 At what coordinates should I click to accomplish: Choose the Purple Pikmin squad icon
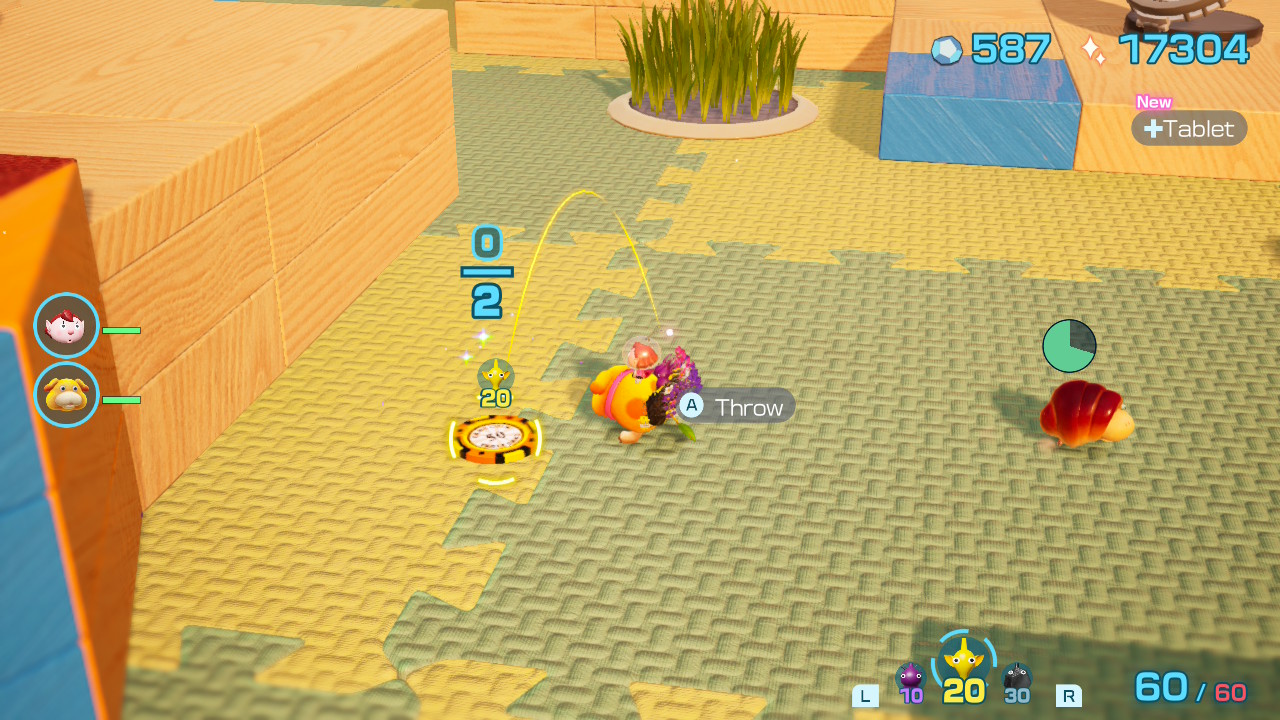(910, 677)
